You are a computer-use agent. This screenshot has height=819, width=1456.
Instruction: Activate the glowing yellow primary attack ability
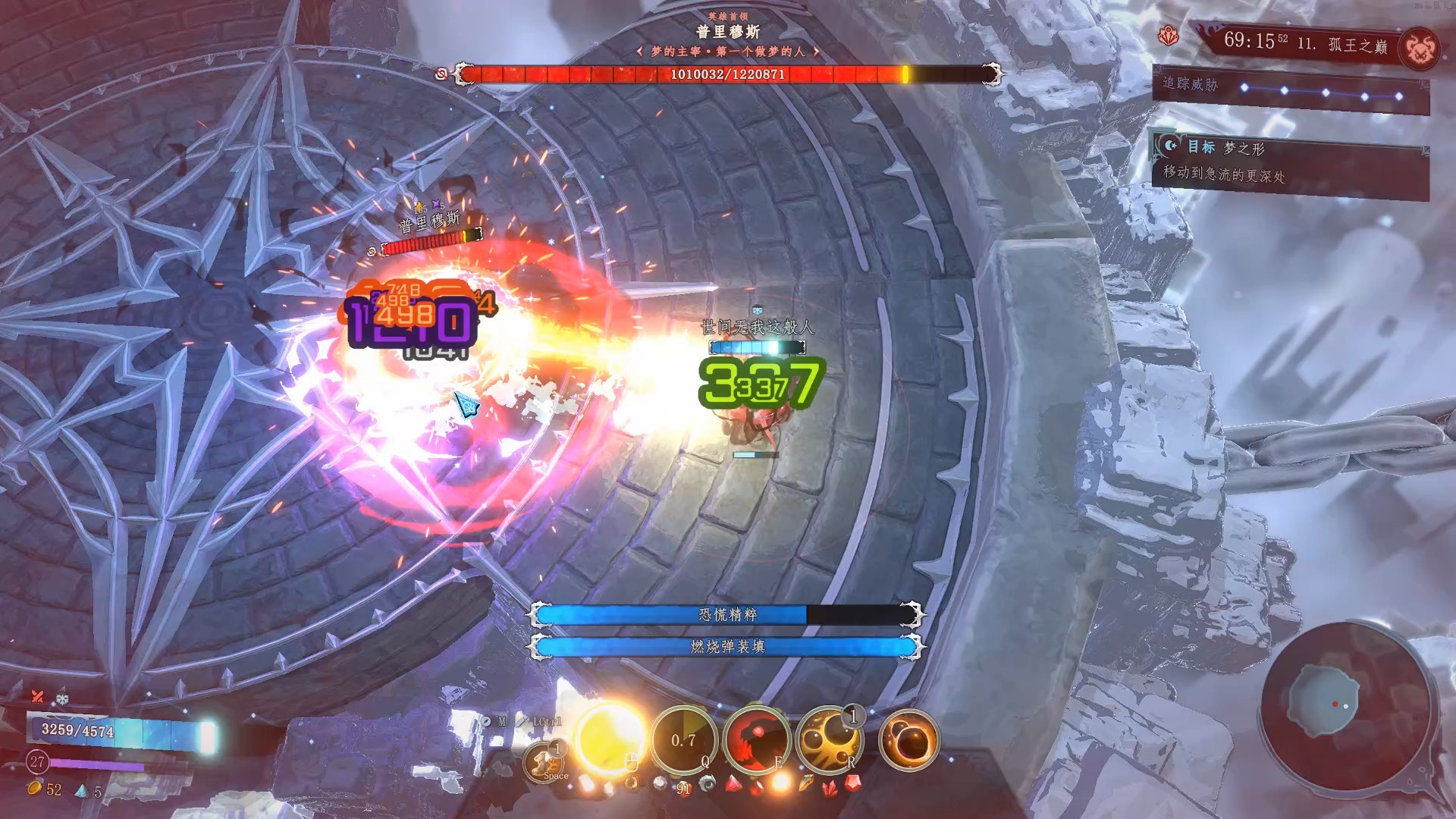click(x=610, y=739)
